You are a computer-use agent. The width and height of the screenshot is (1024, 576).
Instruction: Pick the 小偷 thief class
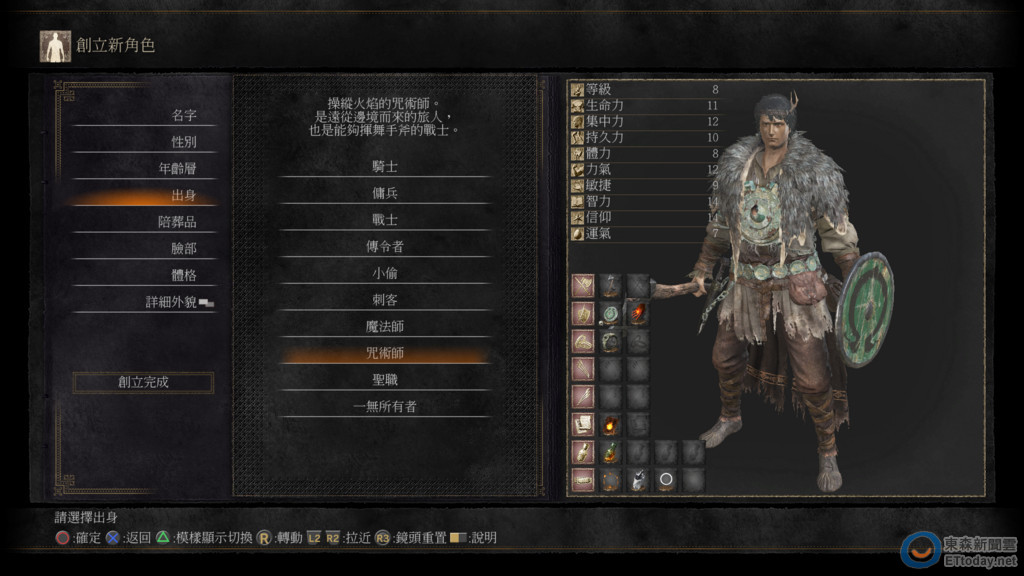pyautogui.click(x=385, y=273)
